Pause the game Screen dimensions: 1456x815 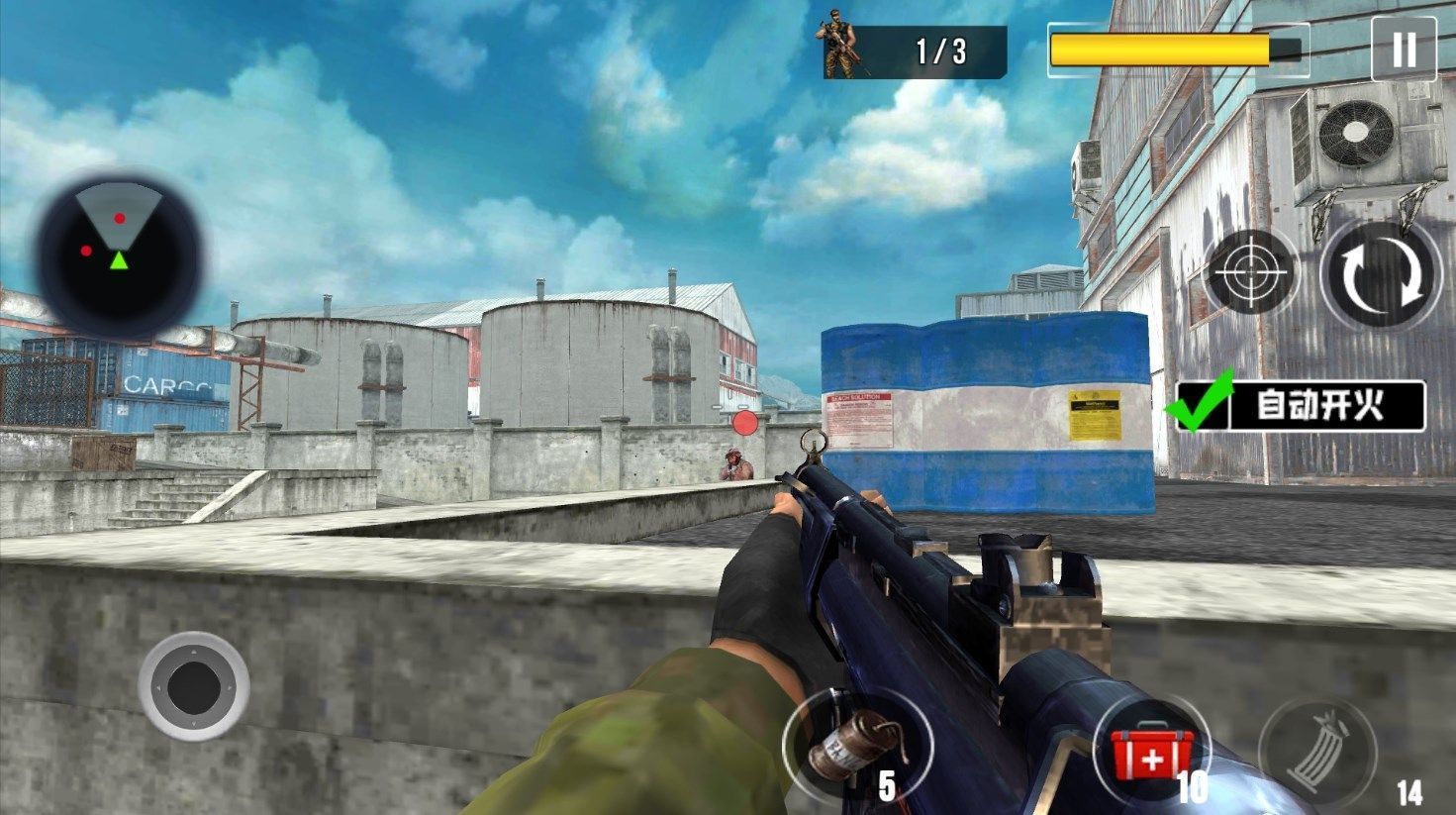[x=1403, y=50]
